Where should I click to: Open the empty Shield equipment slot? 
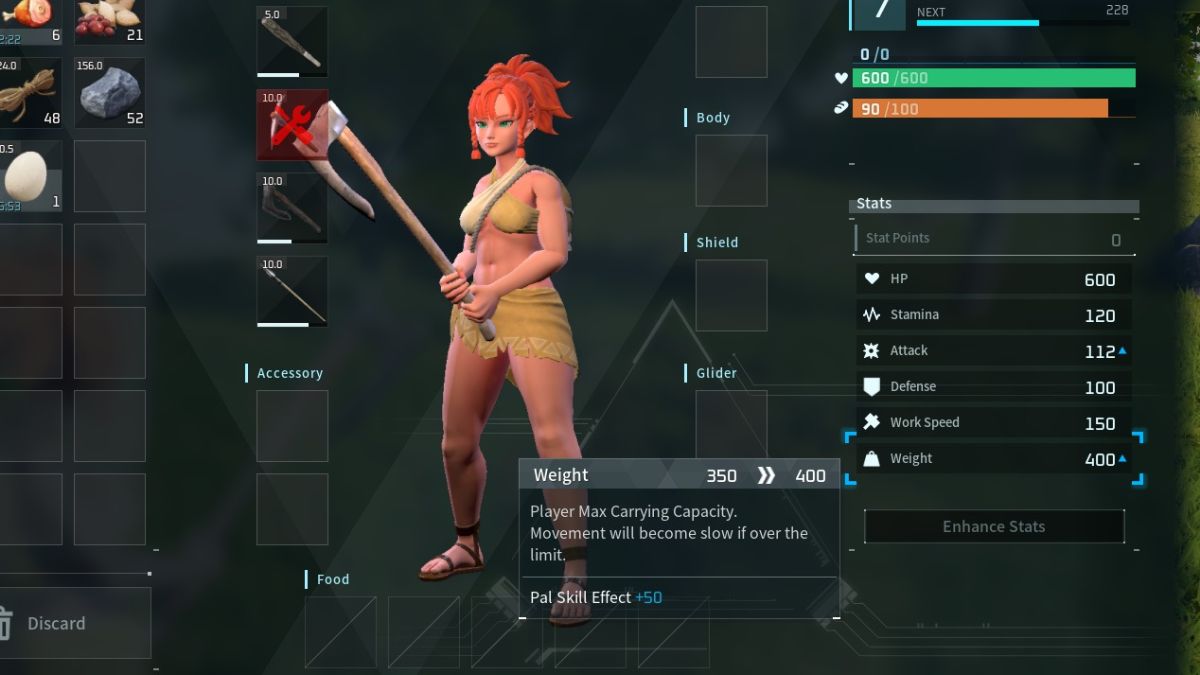tap(731, 296)
